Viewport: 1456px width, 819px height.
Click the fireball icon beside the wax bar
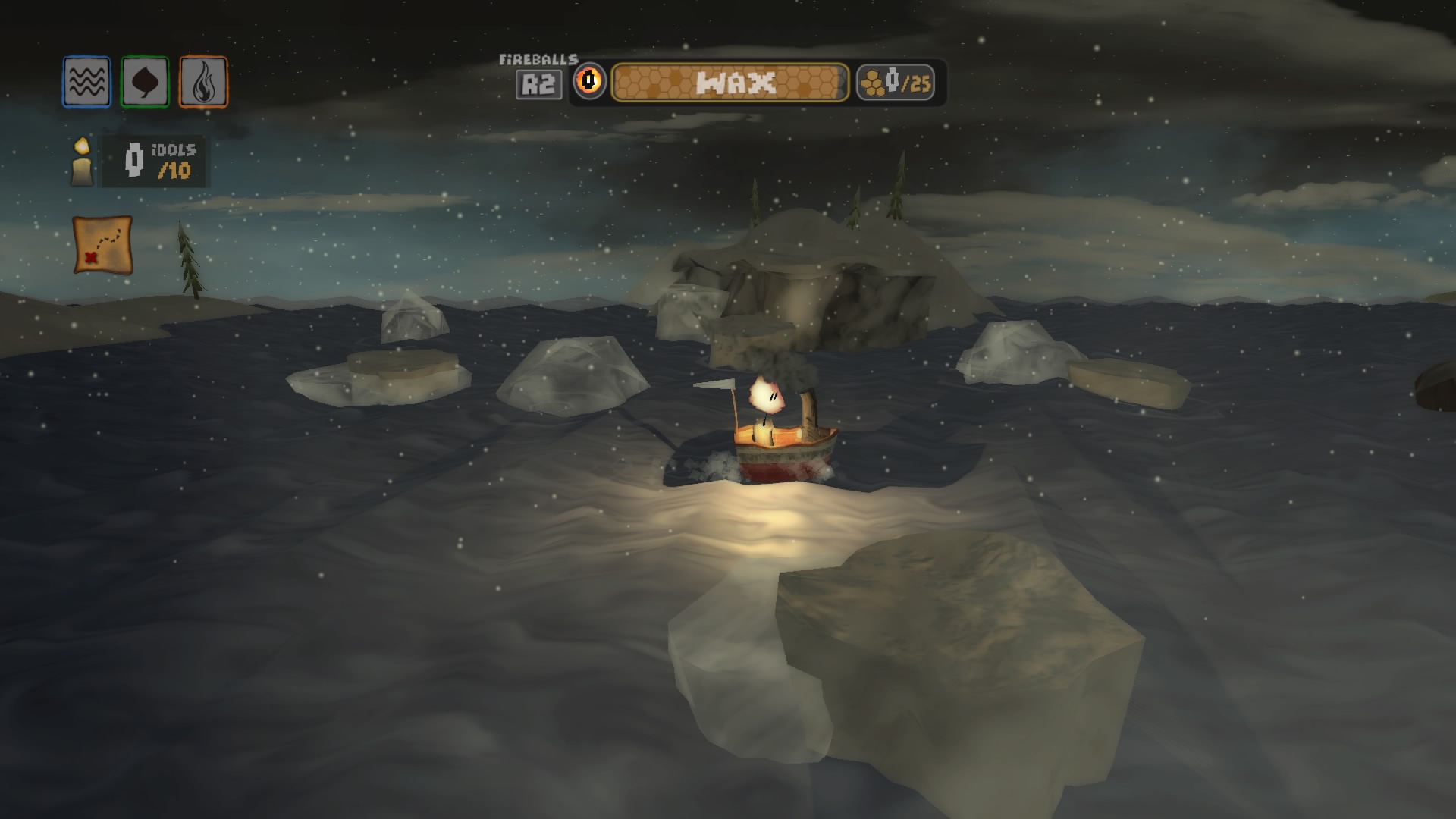[x=589, y=81]
